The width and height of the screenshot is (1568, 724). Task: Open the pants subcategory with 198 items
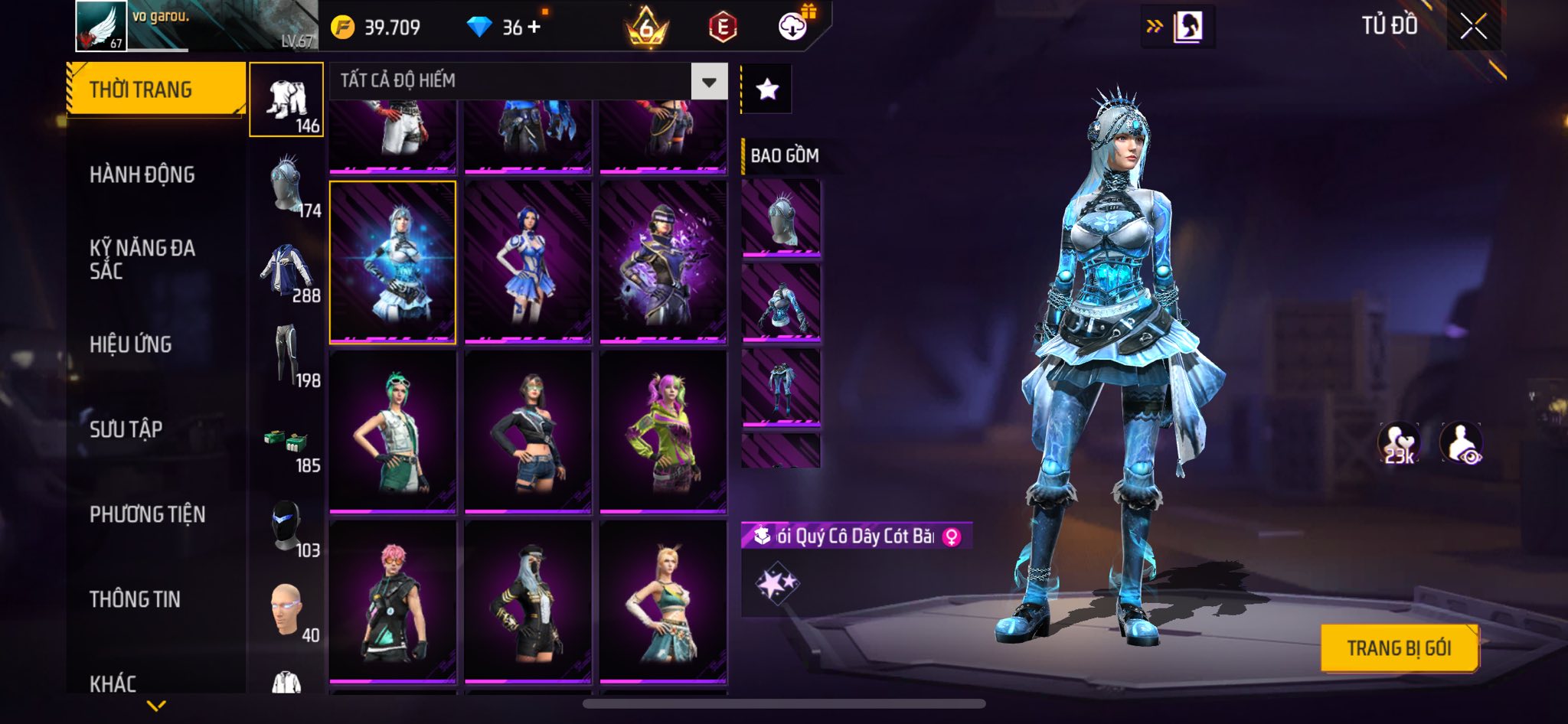(287, 357)
